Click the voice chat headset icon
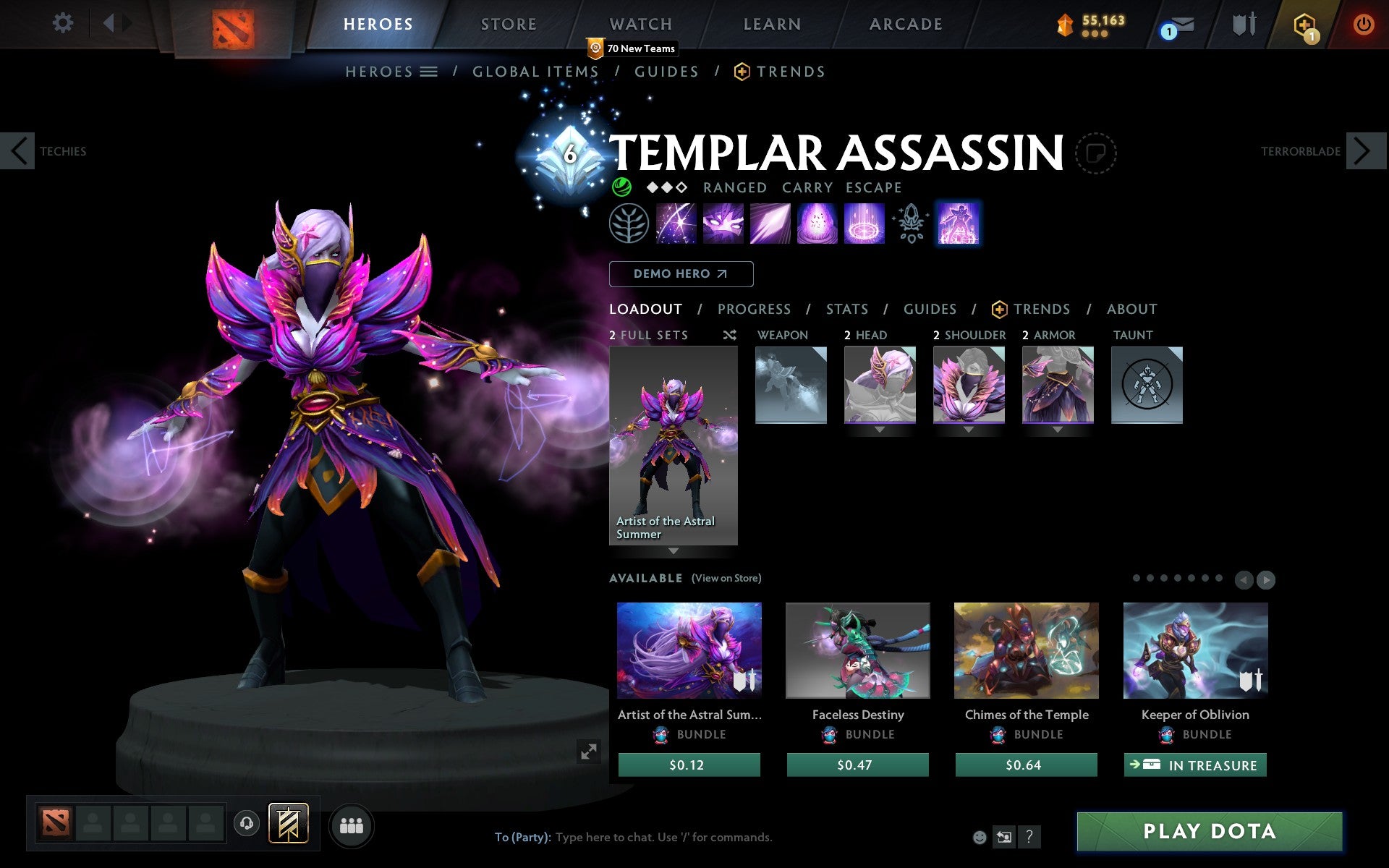 (x=246, y=822)
